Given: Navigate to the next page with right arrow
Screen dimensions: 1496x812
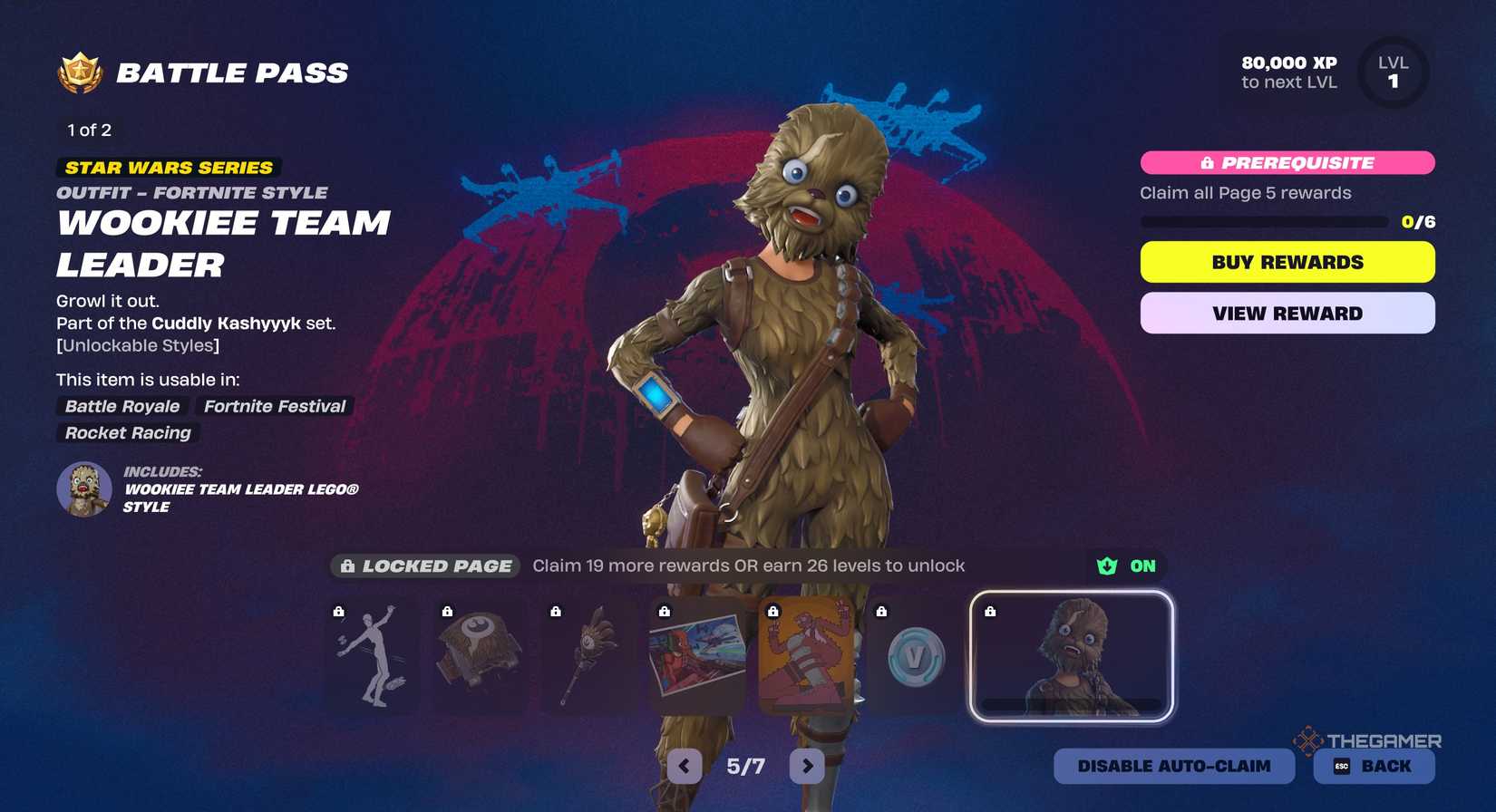Looking at the screenshot, I should 808,766.
